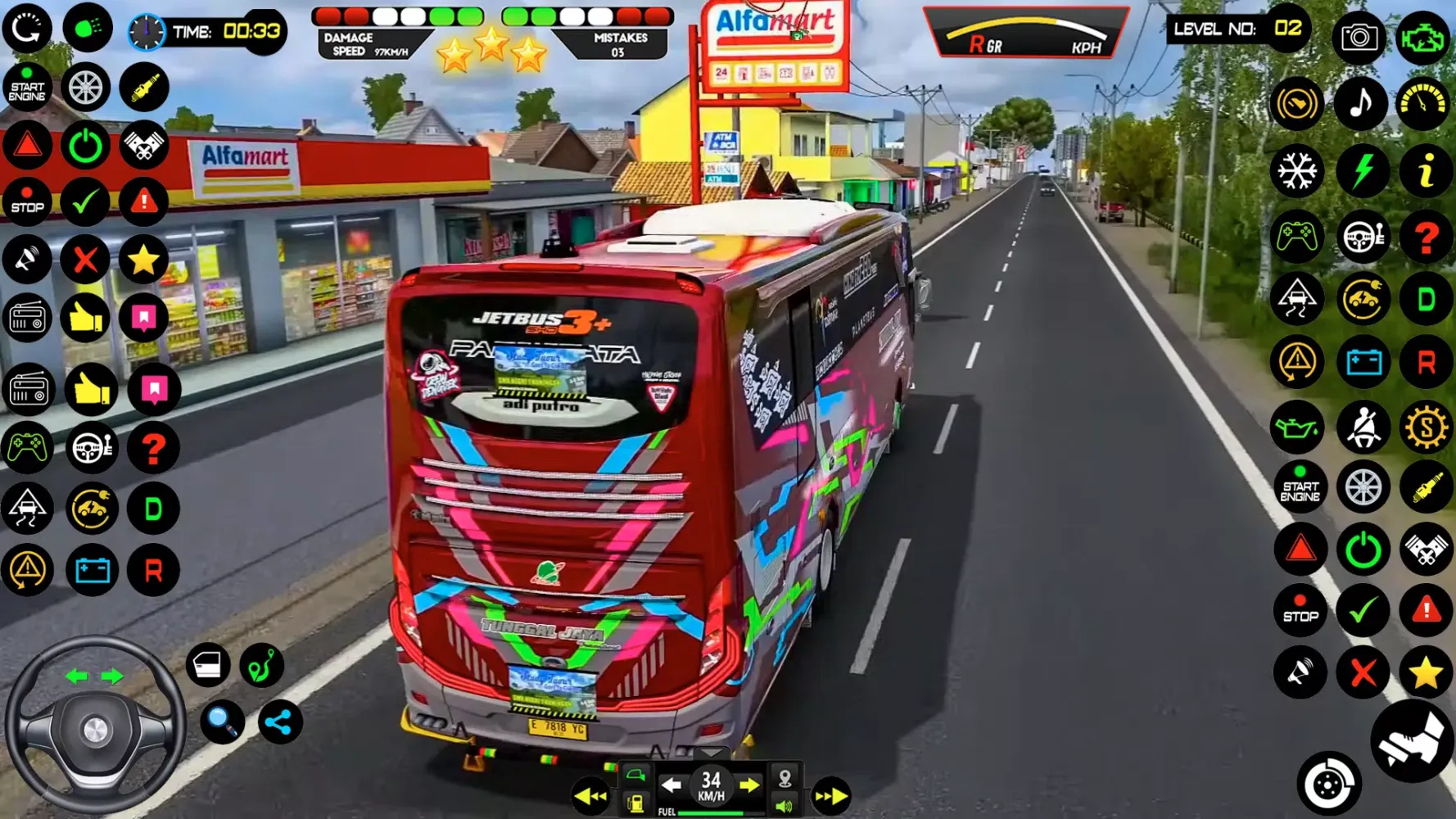Fasten the seatbelt icon
The width and height of the screenshot is (1456, 819).
coord(1363,428)
